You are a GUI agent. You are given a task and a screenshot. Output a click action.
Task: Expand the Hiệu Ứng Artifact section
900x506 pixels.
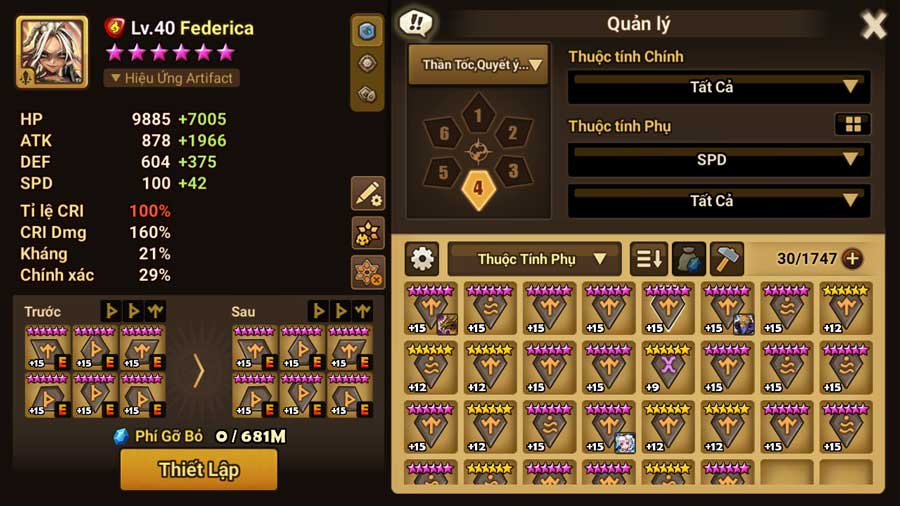pyautogui.click(x=171, y=77)
